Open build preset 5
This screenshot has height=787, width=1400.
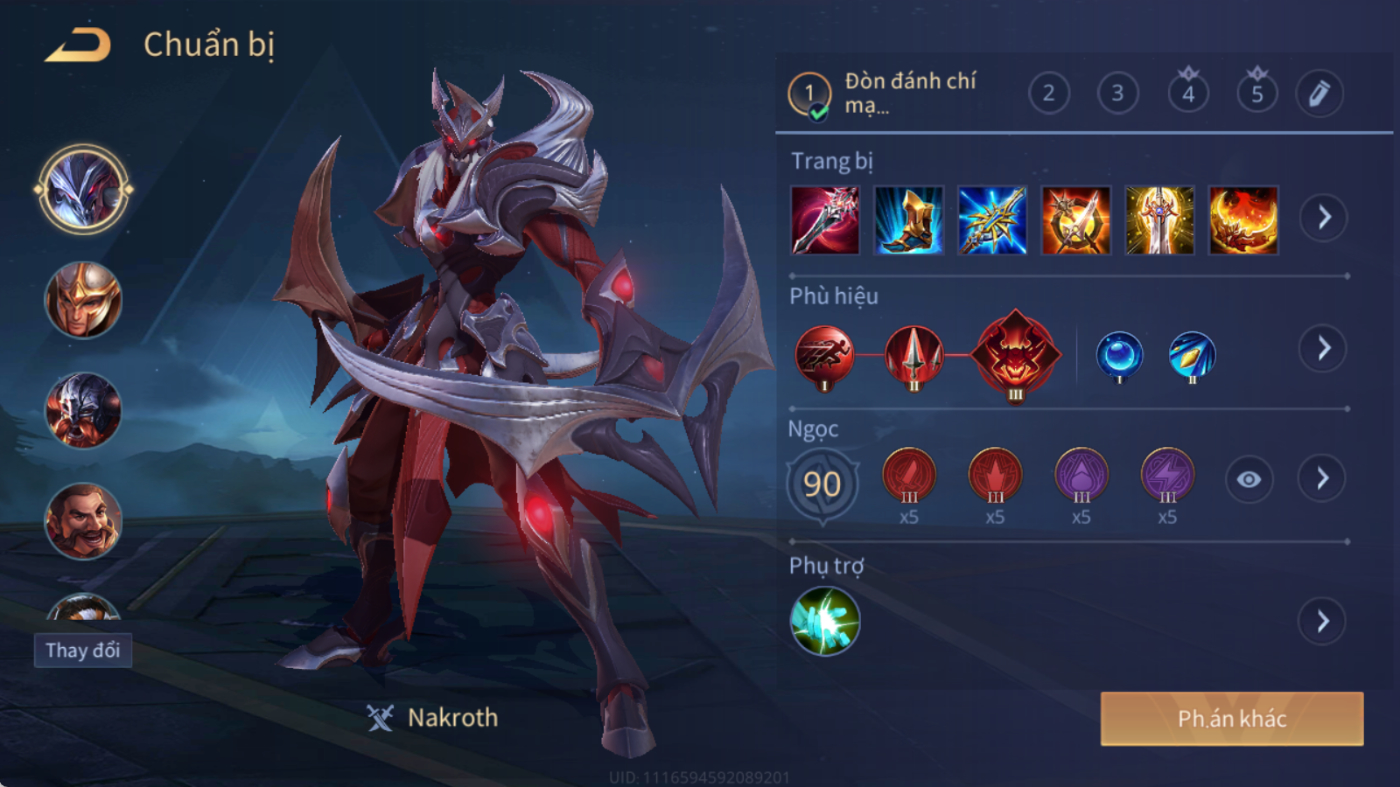pos(1257,94)
